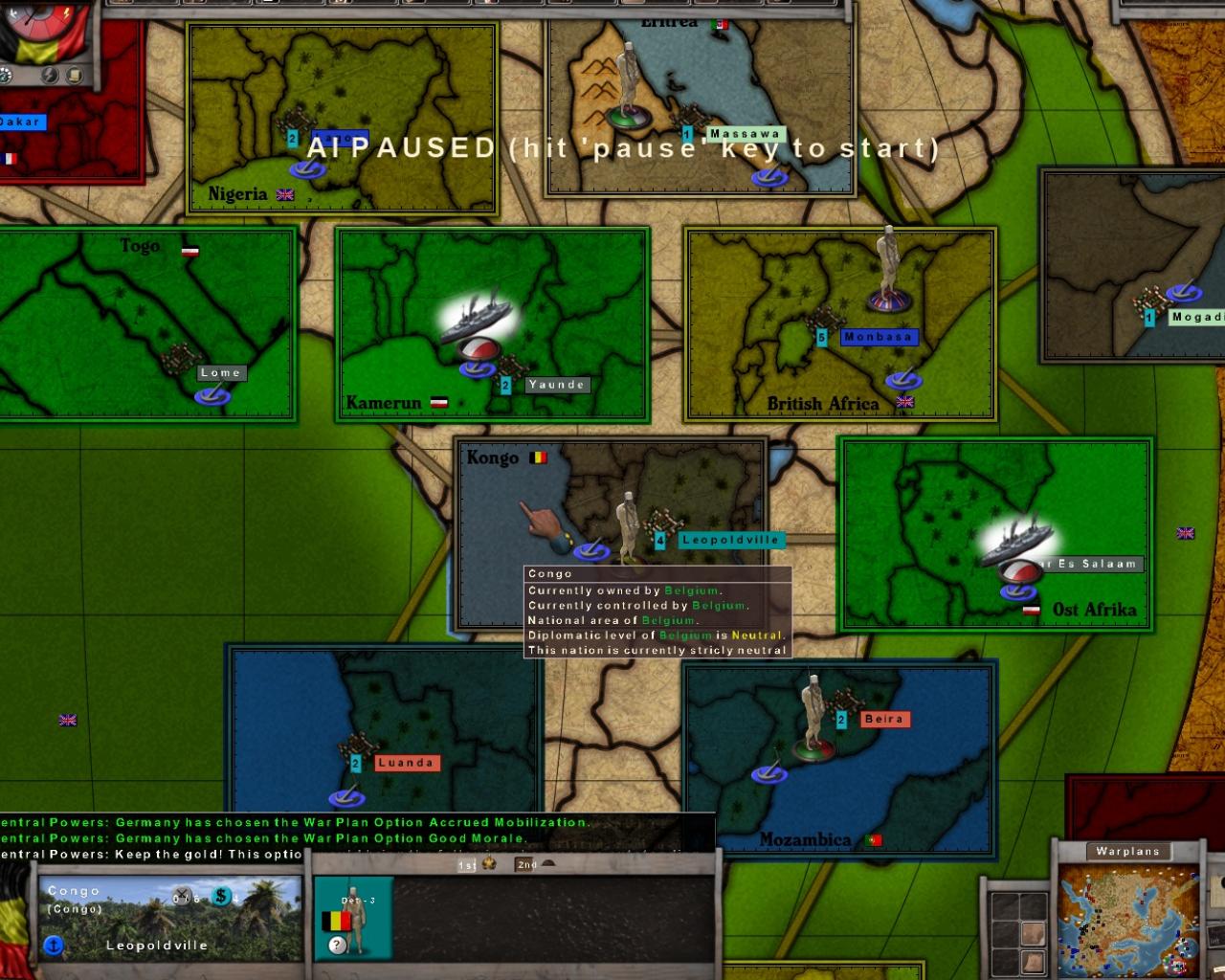This screenshot has width=1225, height=980.
Task: Click the Leopoldville label in the Kongo box
Action: [732, 540]
